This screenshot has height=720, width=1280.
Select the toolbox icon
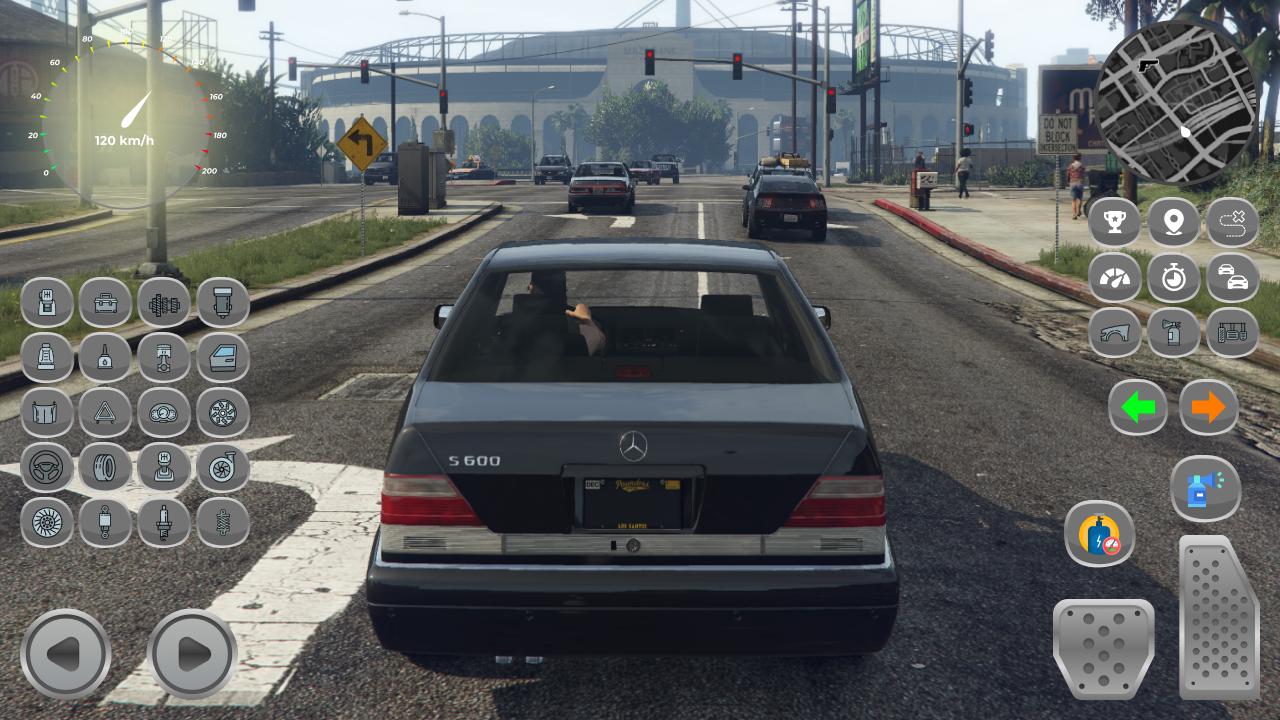[x=105, y=302]
